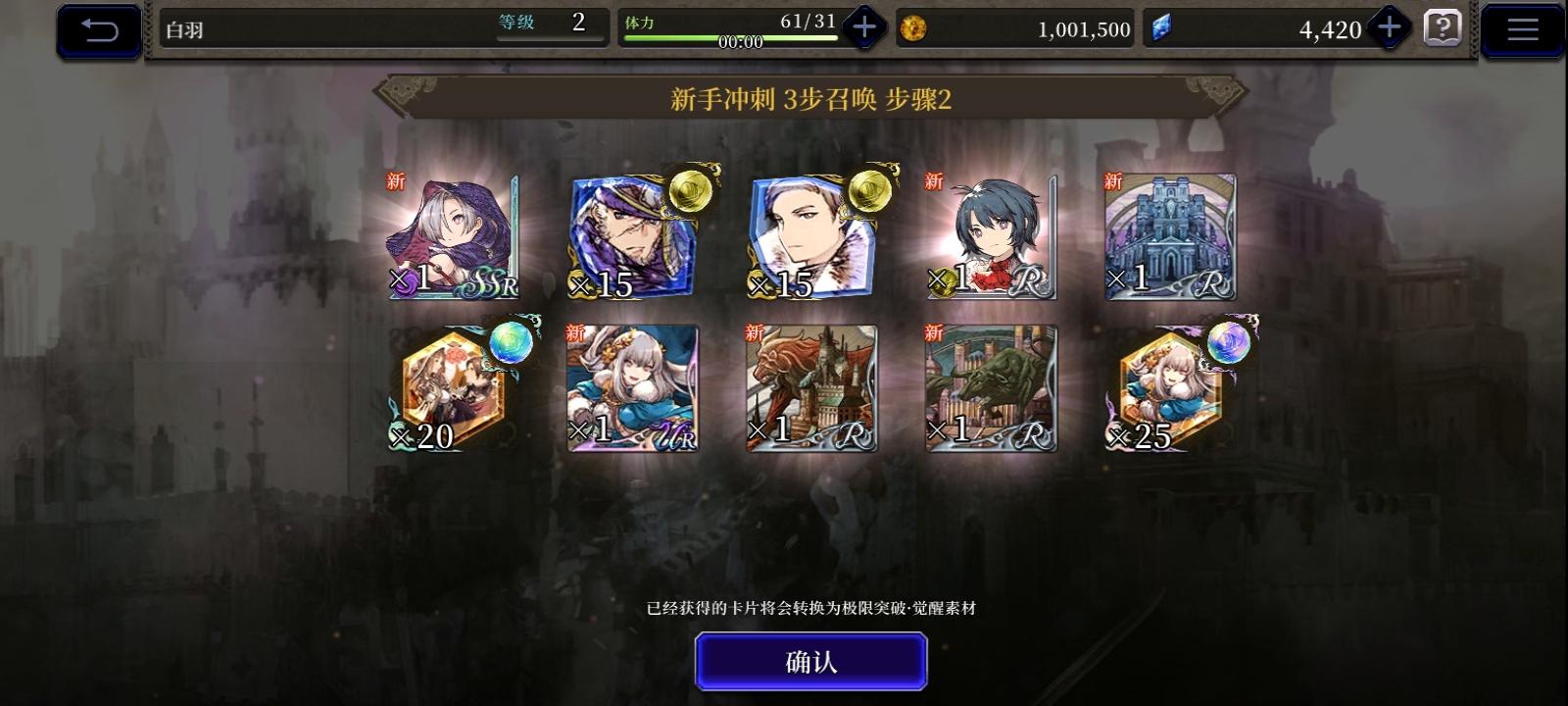Tap the green stamina progress bar
Viewport: 1568px width, 706px height.
tap(730, 35)
